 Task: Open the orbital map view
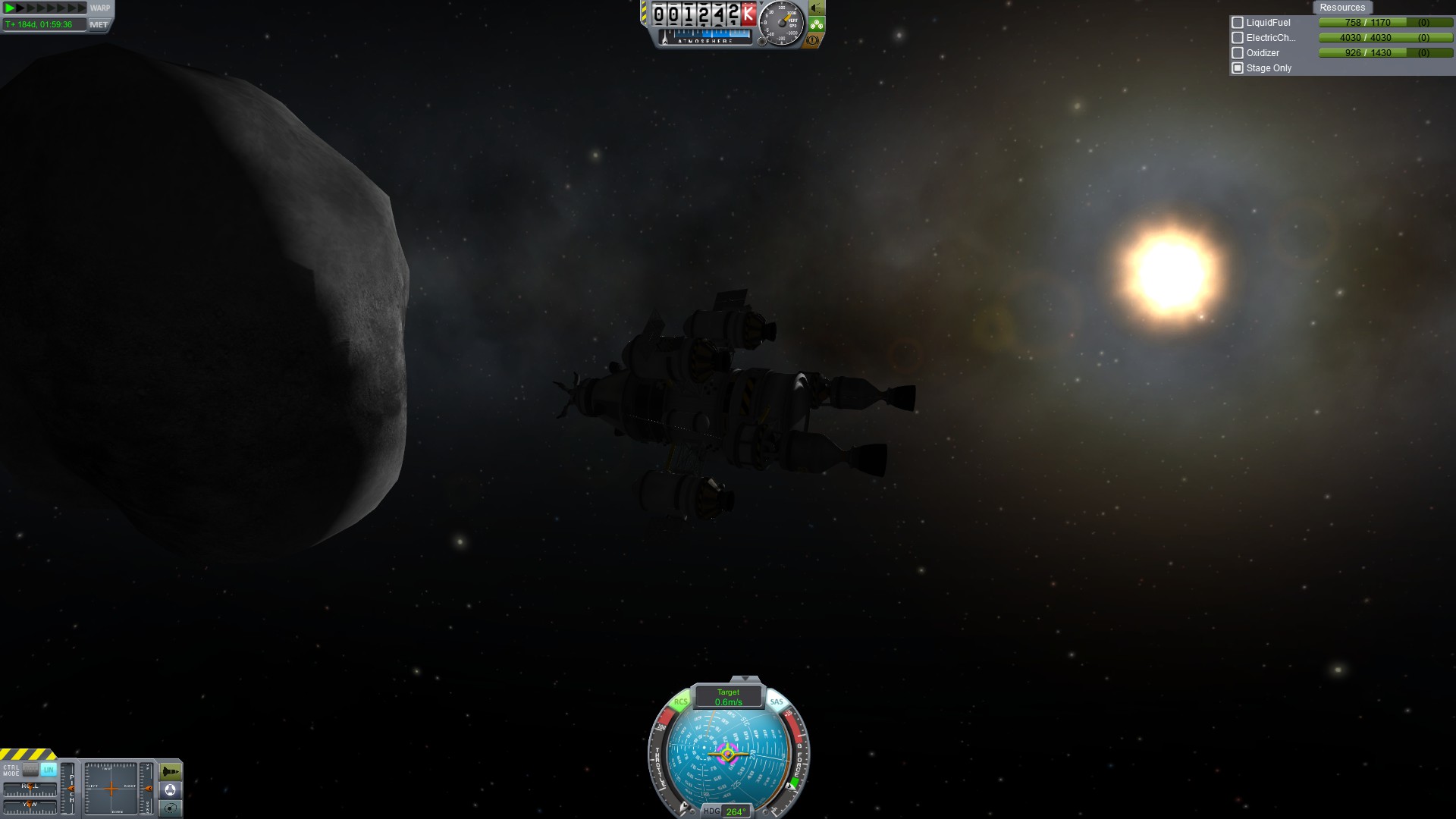coord(171,808)
